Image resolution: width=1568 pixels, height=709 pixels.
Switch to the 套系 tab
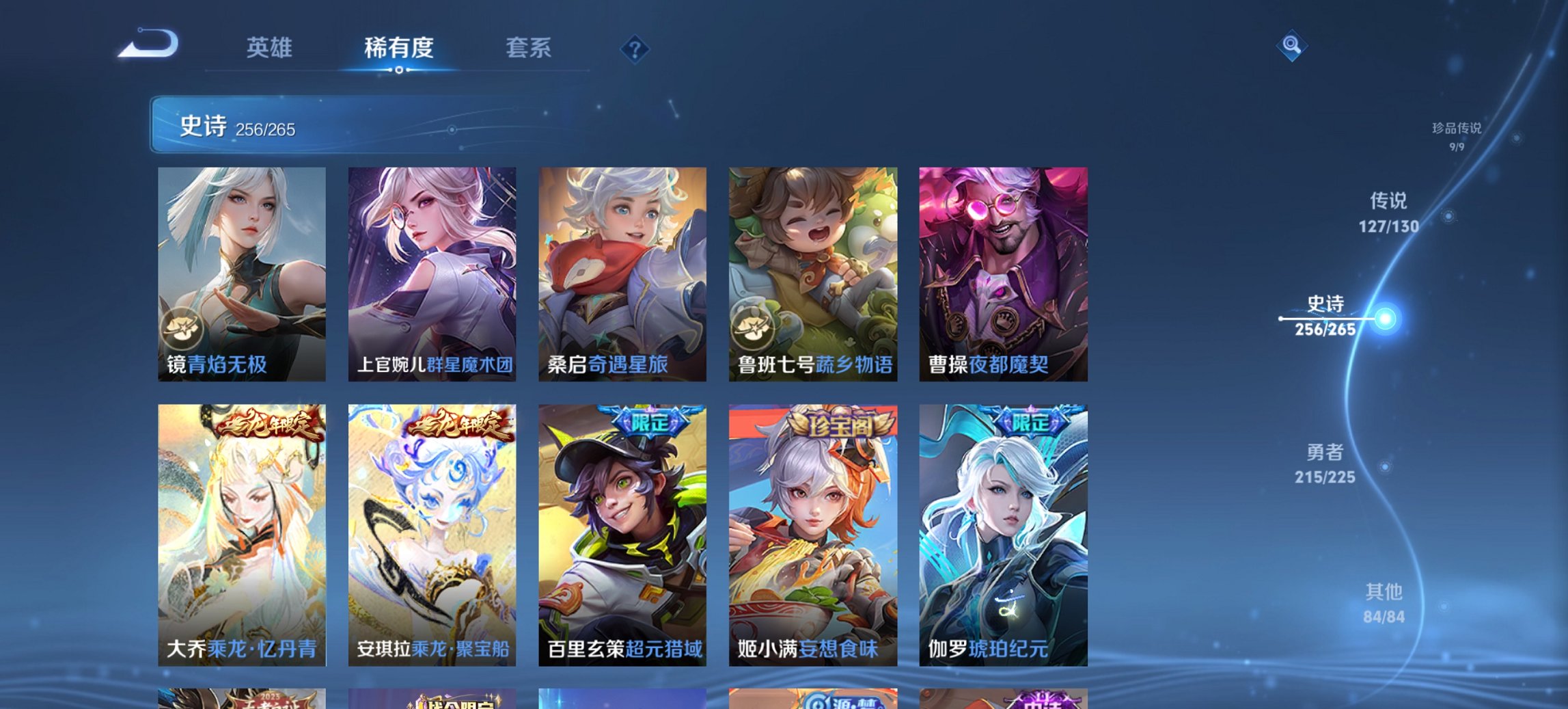(529, 48)
